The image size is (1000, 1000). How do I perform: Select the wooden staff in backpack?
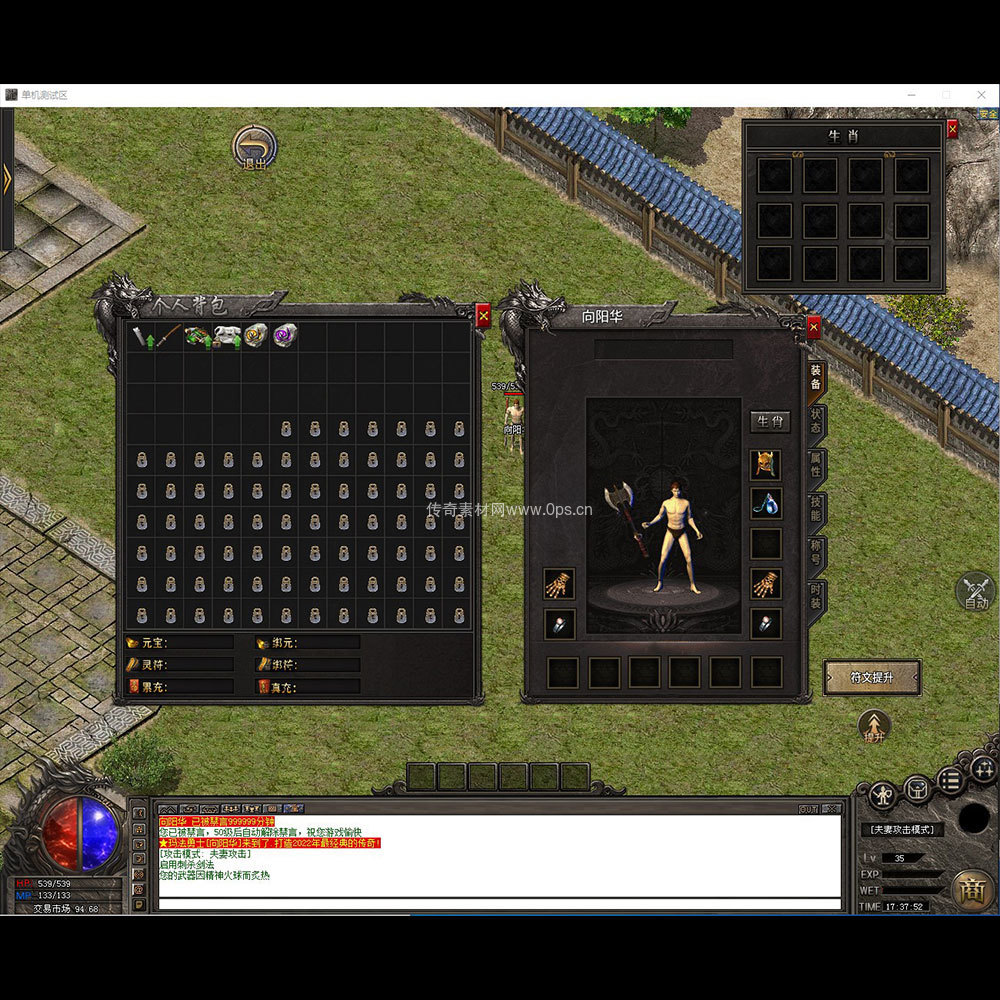[169, 336]
